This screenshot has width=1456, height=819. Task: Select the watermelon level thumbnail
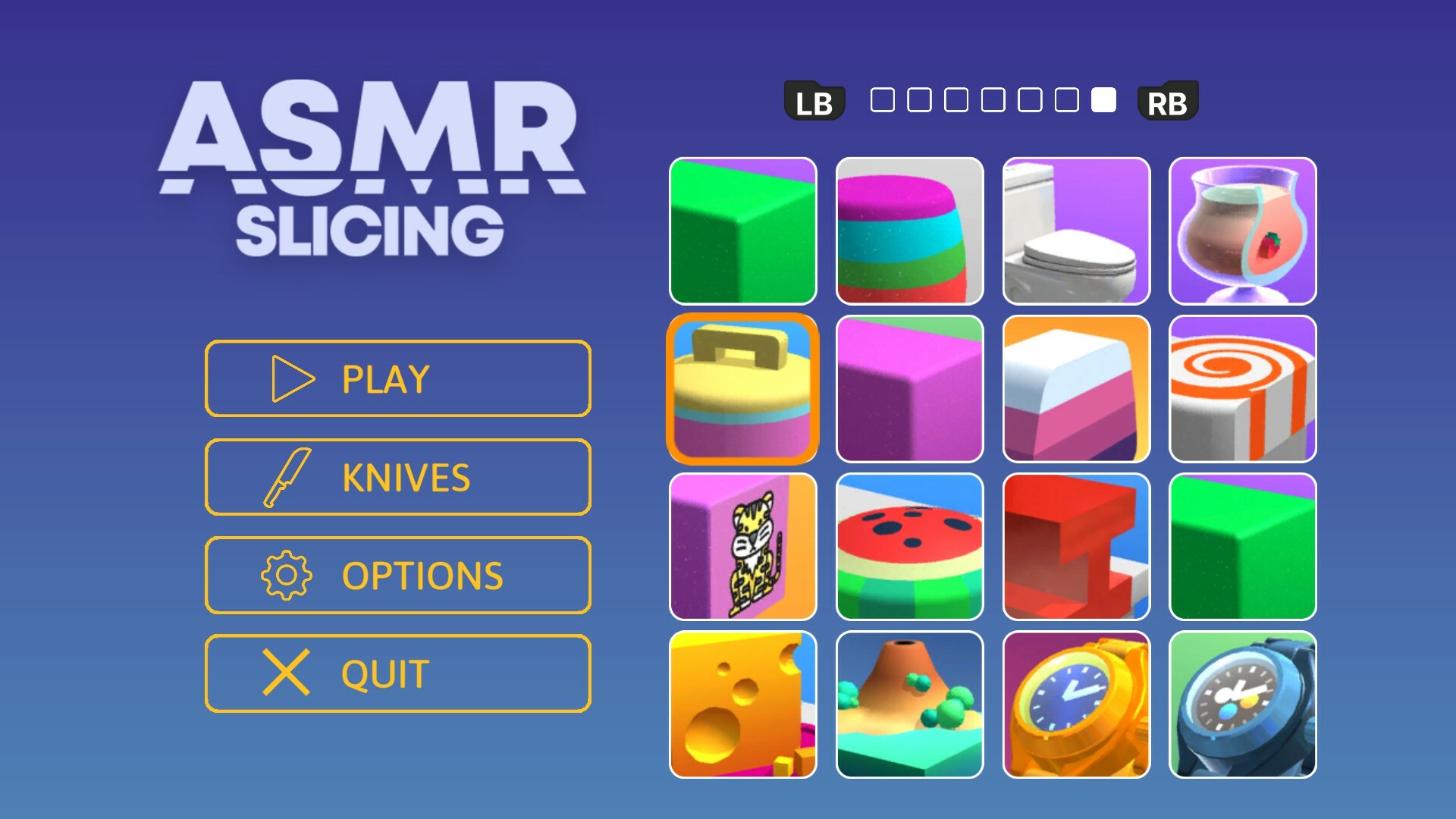pos(909,546)
